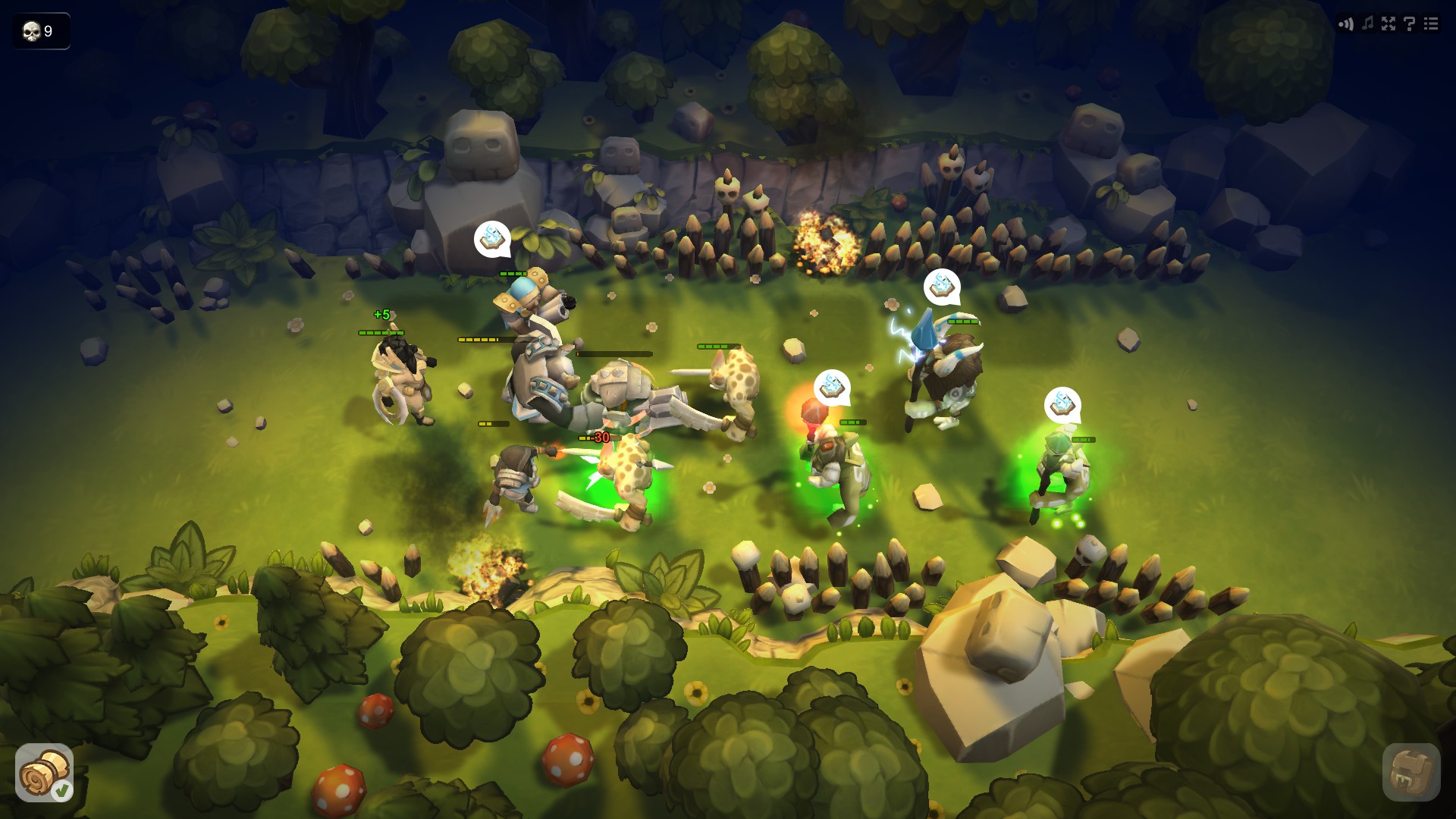Toggle music playback on or off
Viewport: 1456px width, 819px height.
click(x=1367, y=24)
